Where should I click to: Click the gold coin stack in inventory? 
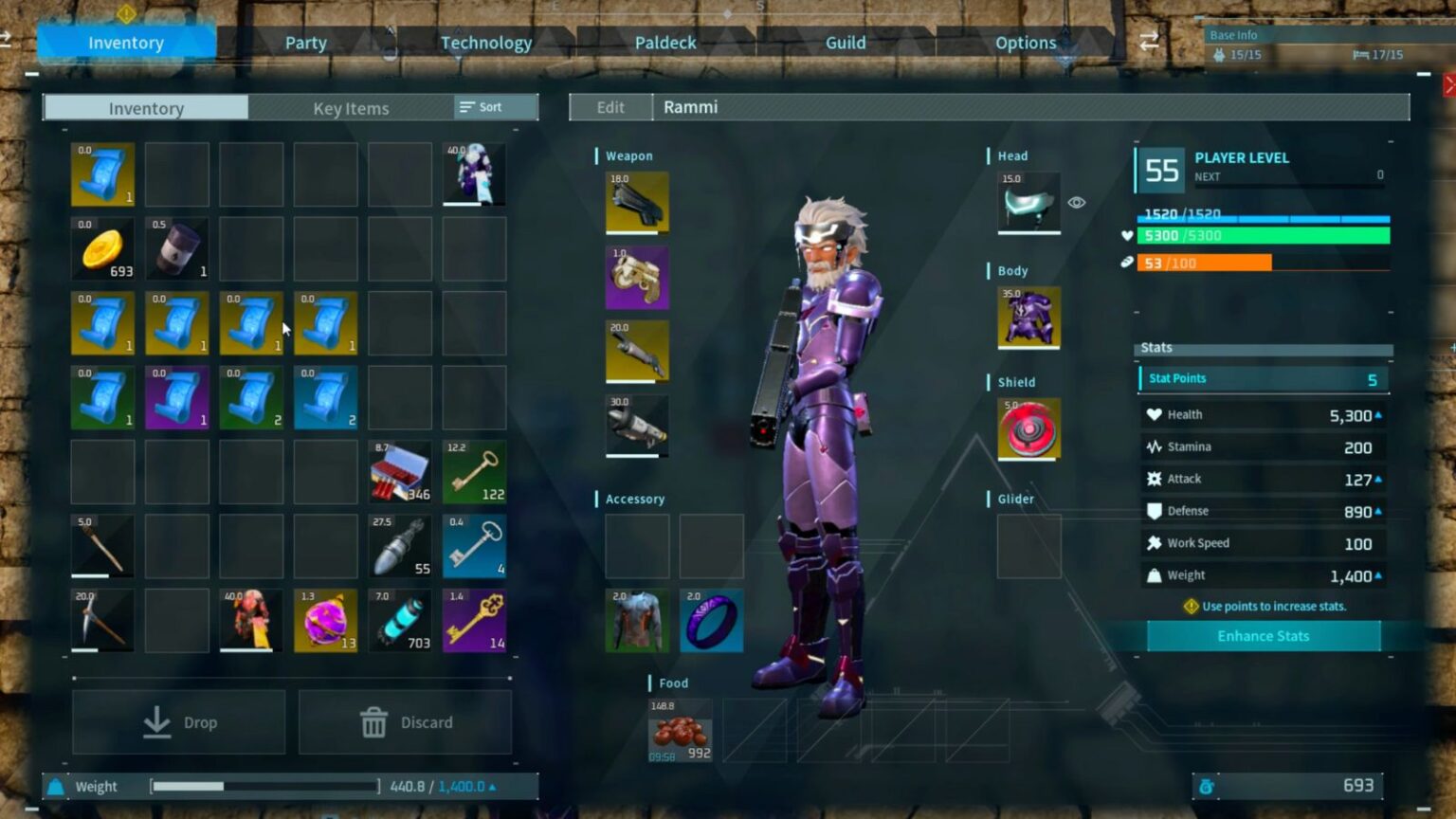[101, 248]
